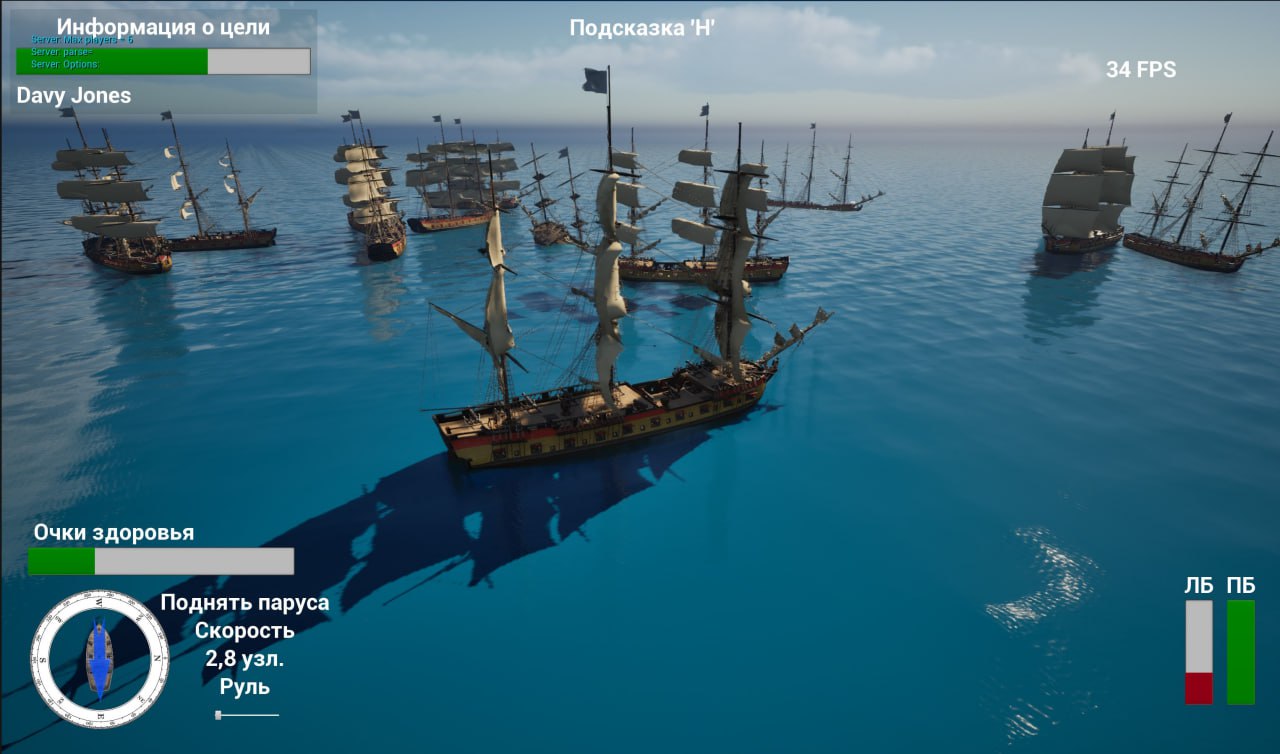Select the ЛБ port broadside bar
The height and width of the screenshot is (754, 1280).
pyautogui.click(x=1198, y=652)
